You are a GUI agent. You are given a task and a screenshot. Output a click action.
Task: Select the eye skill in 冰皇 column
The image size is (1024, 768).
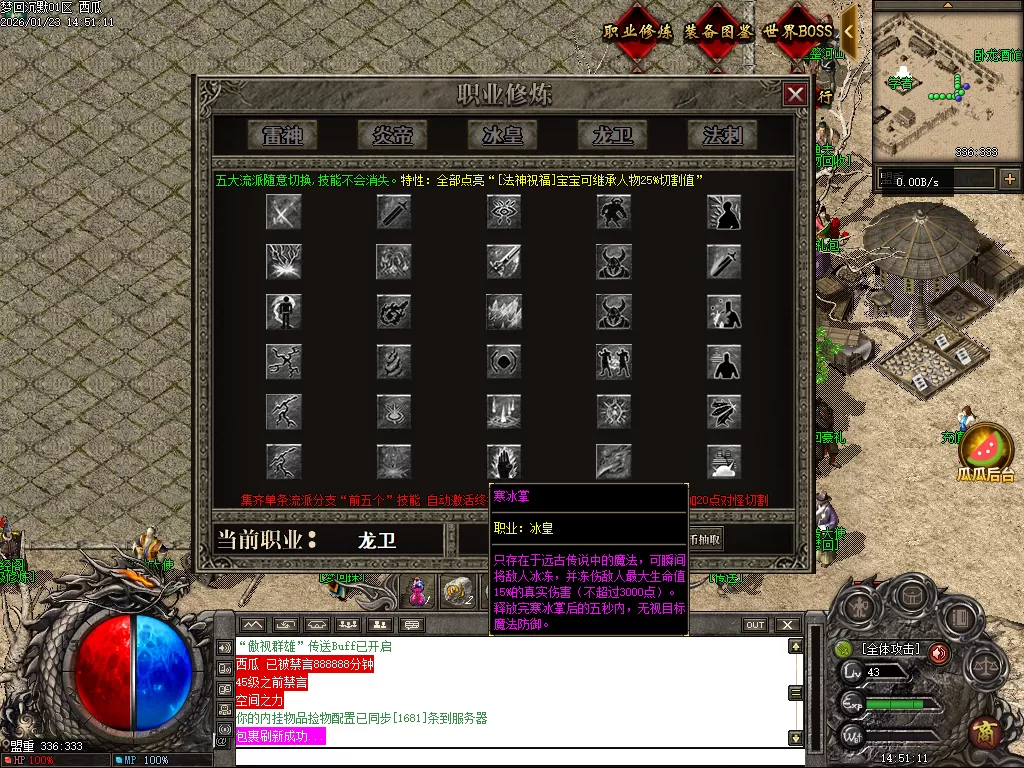(x=504, y=211)
